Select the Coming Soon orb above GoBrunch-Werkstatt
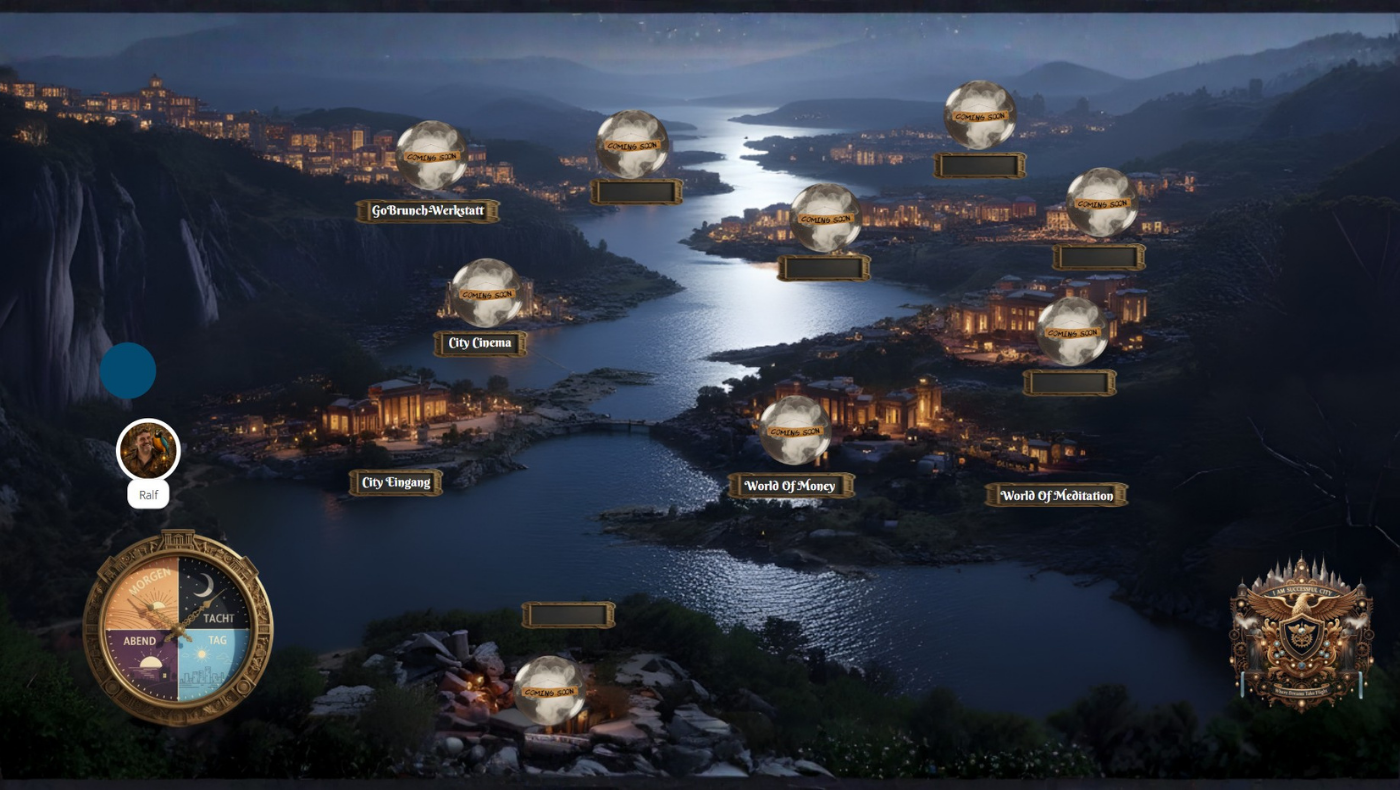 [431, 156]
